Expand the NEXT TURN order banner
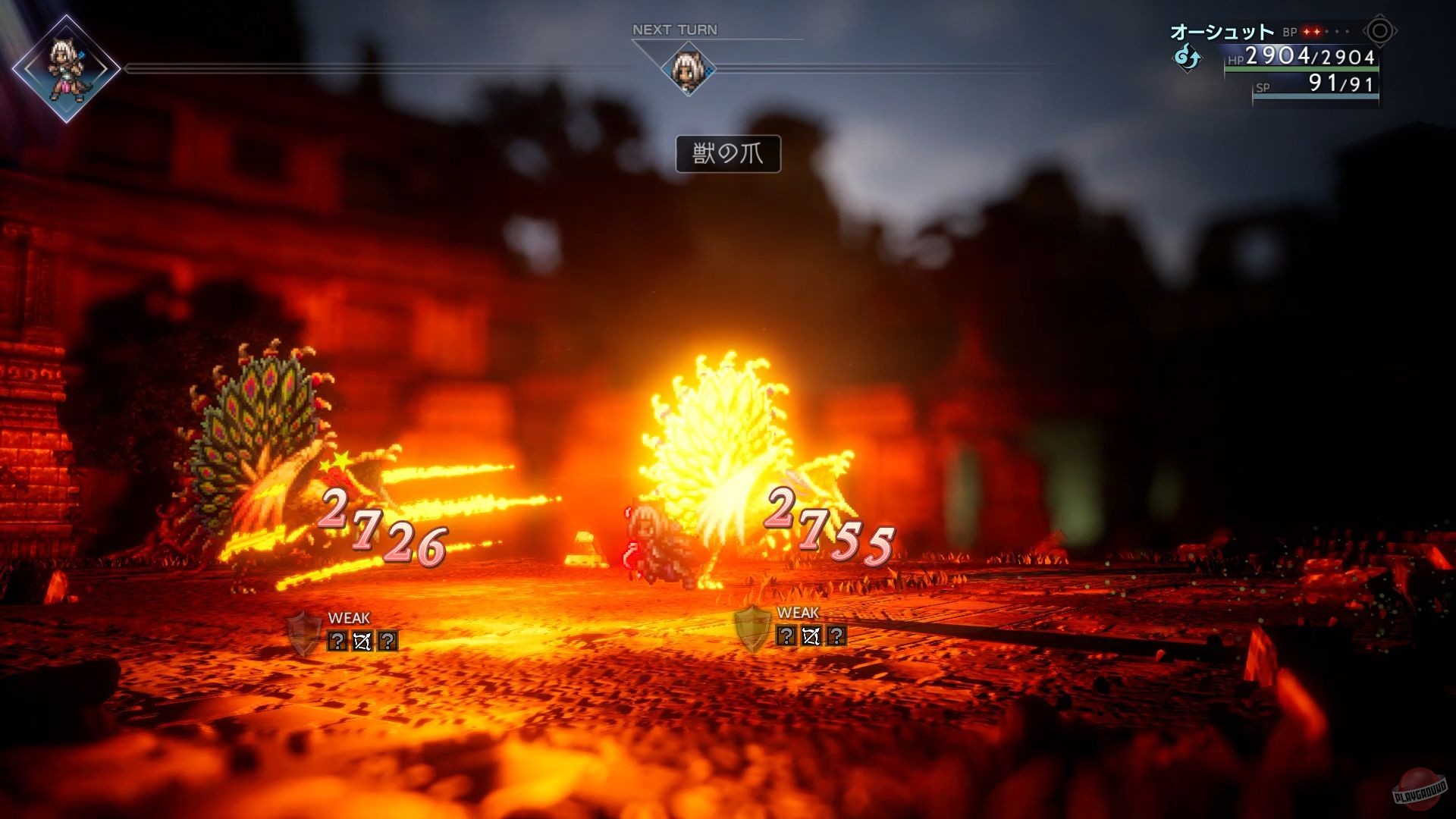 point(676,30)
